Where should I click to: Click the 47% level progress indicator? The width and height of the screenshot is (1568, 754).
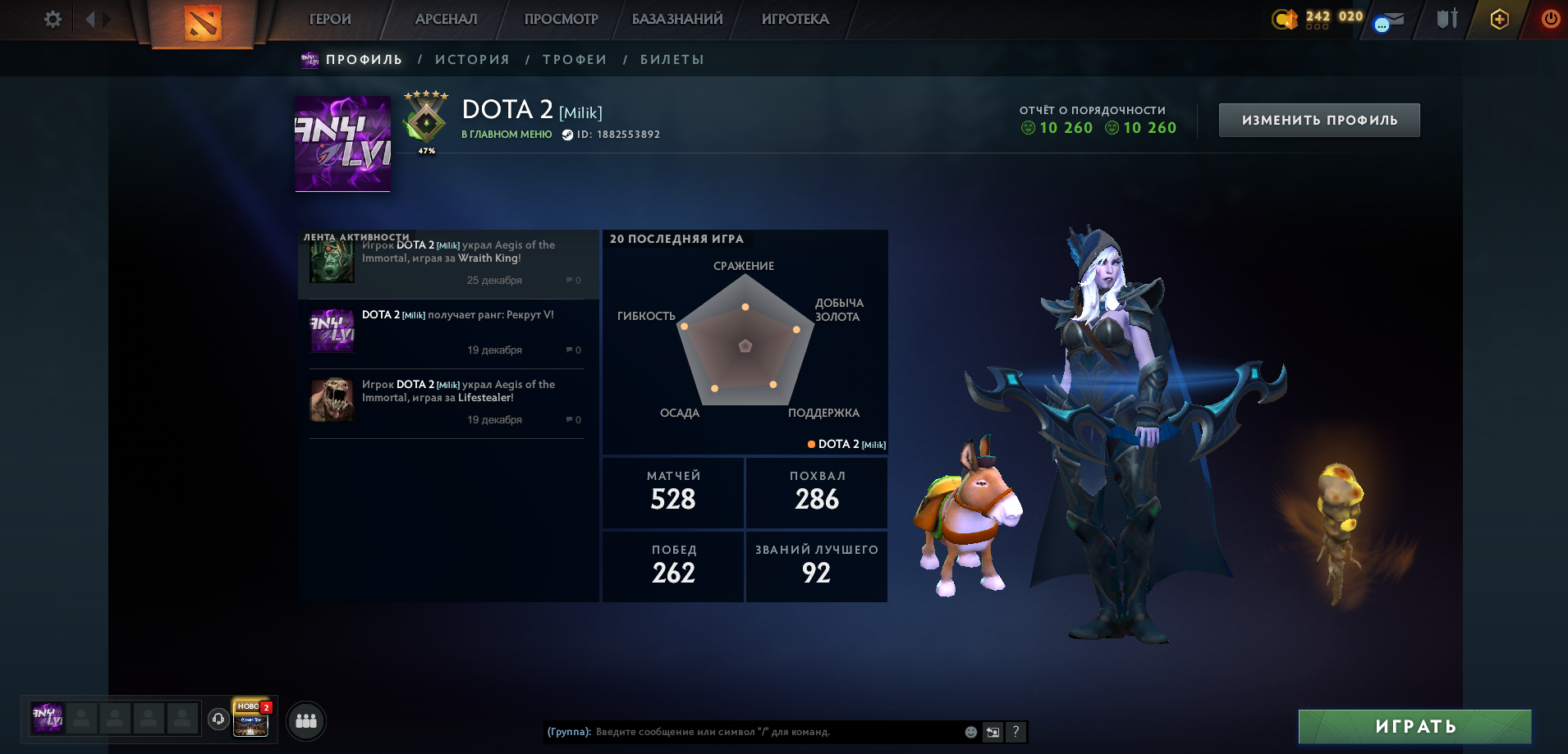(425, 150)
